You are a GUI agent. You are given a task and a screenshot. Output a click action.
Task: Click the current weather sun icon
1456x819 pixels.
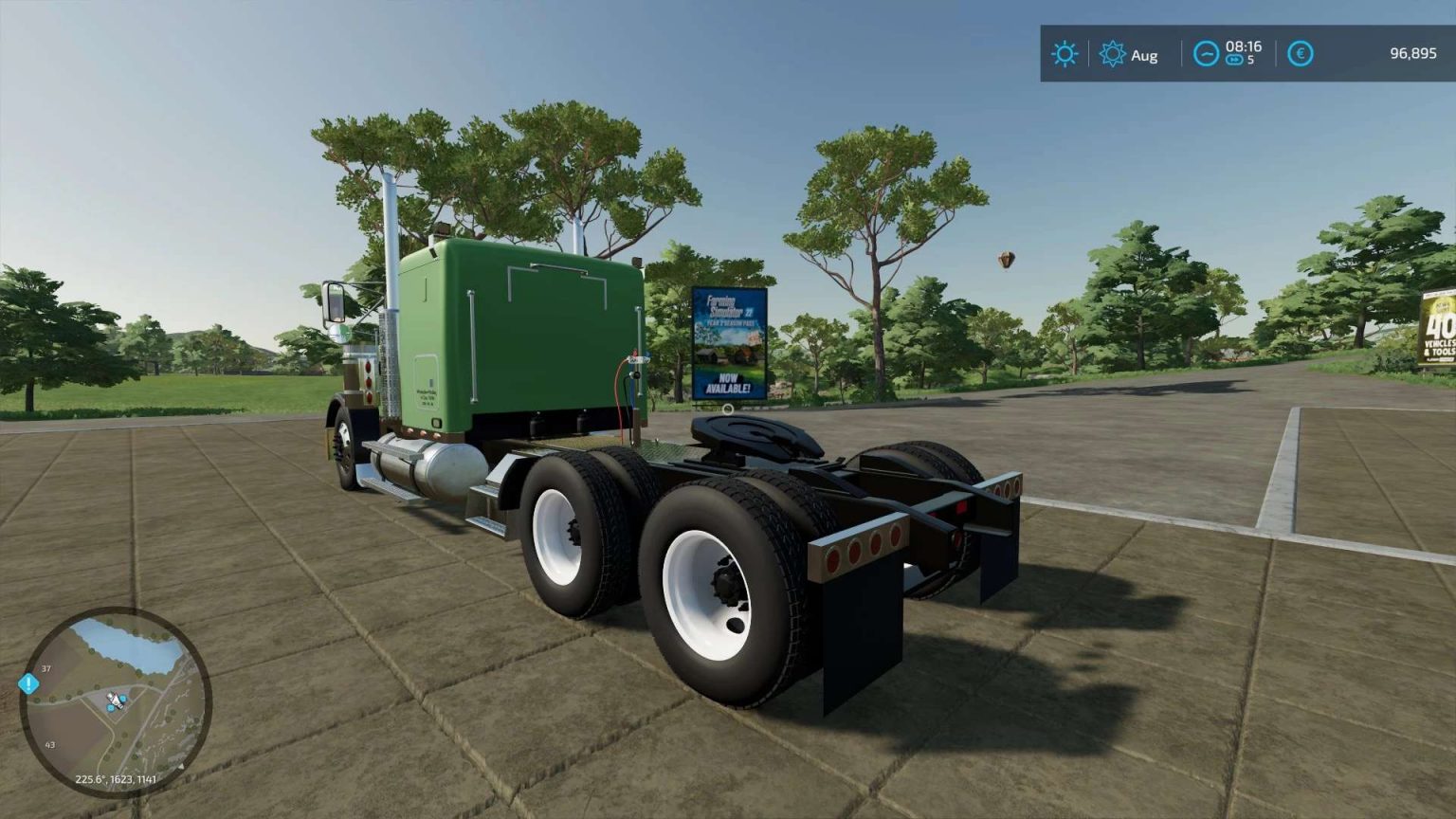coord(1065,54)
